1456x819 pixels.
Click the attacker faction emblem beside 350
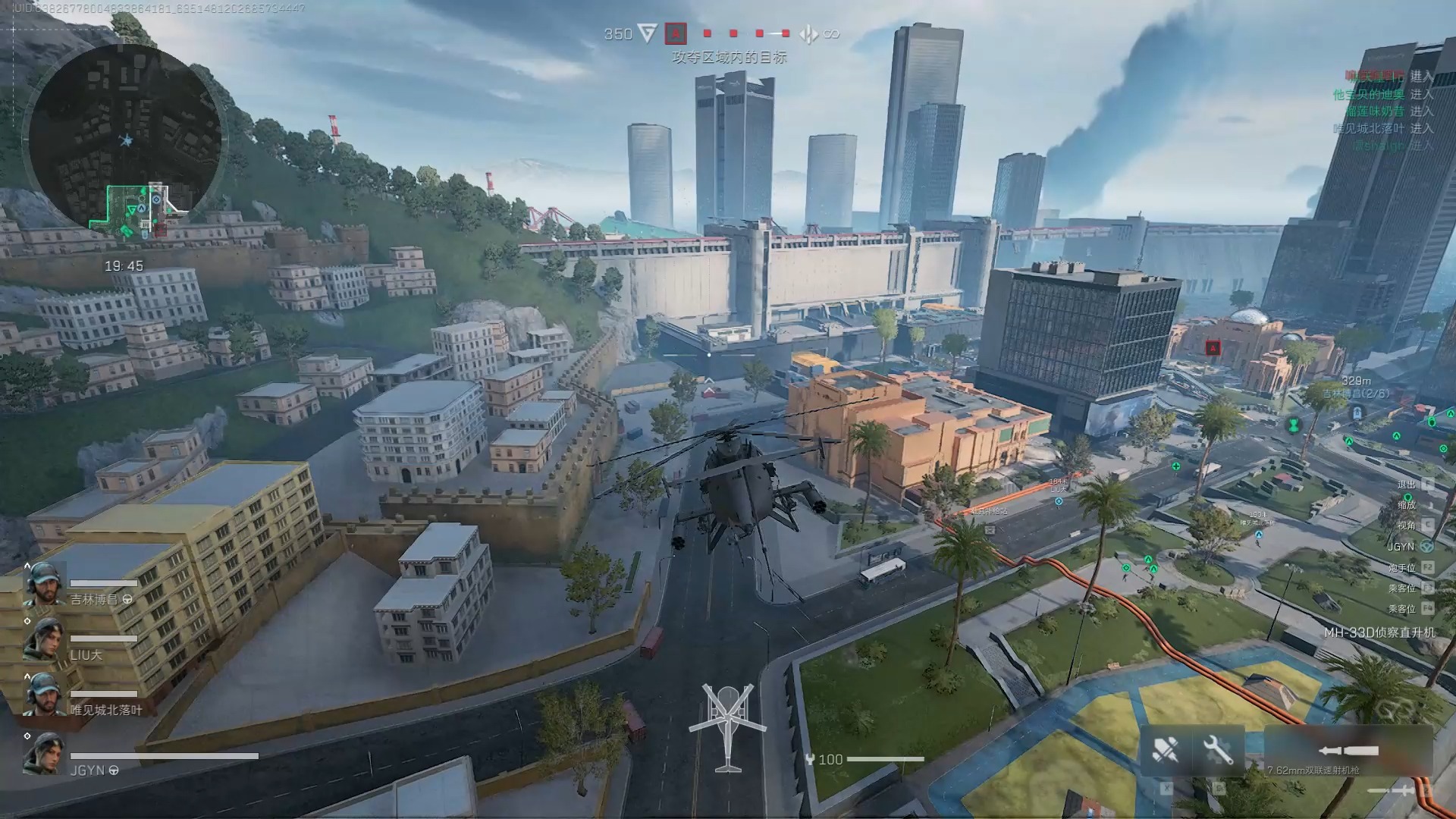pyautogui.click(x=647, y=33)
